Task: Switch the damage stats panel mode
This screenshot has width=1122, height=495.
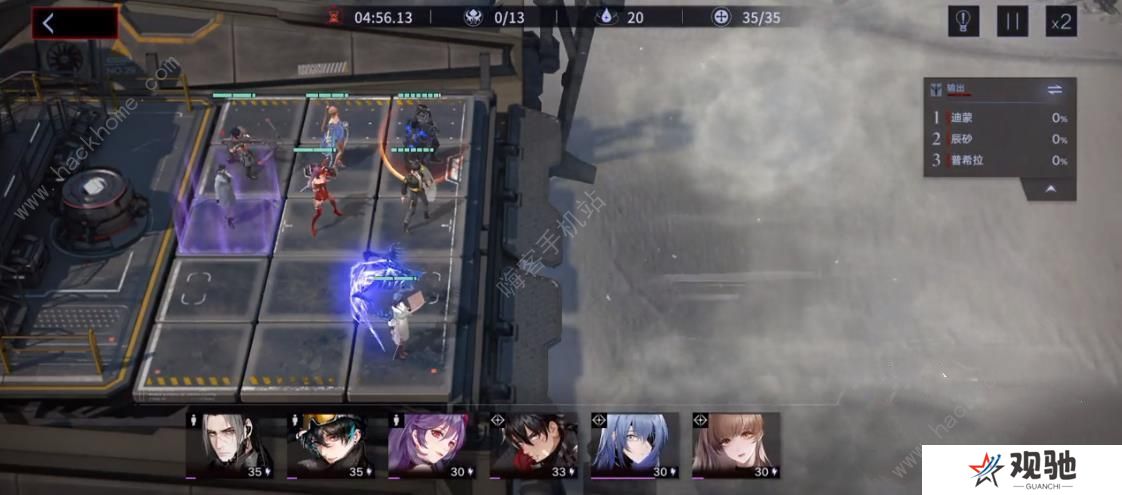Action: (x=1054, y=90)
